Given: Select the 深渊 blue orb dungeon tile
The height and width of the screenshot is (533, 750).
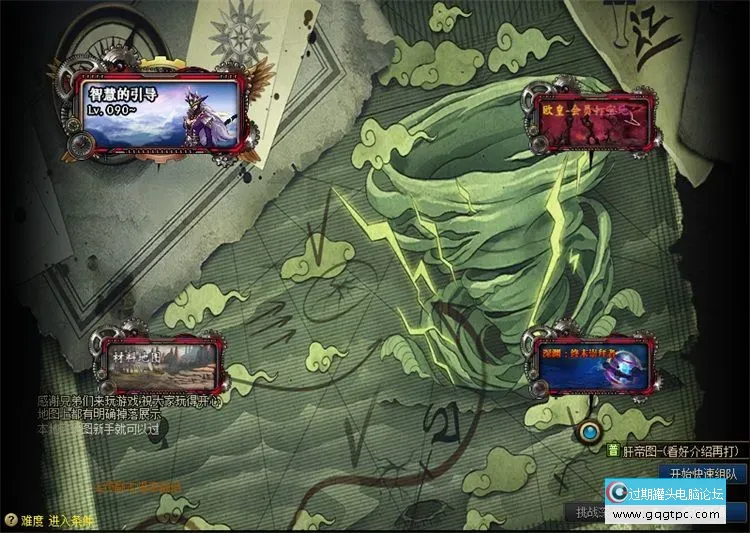Looking at the screenshot, I should 591,364.
